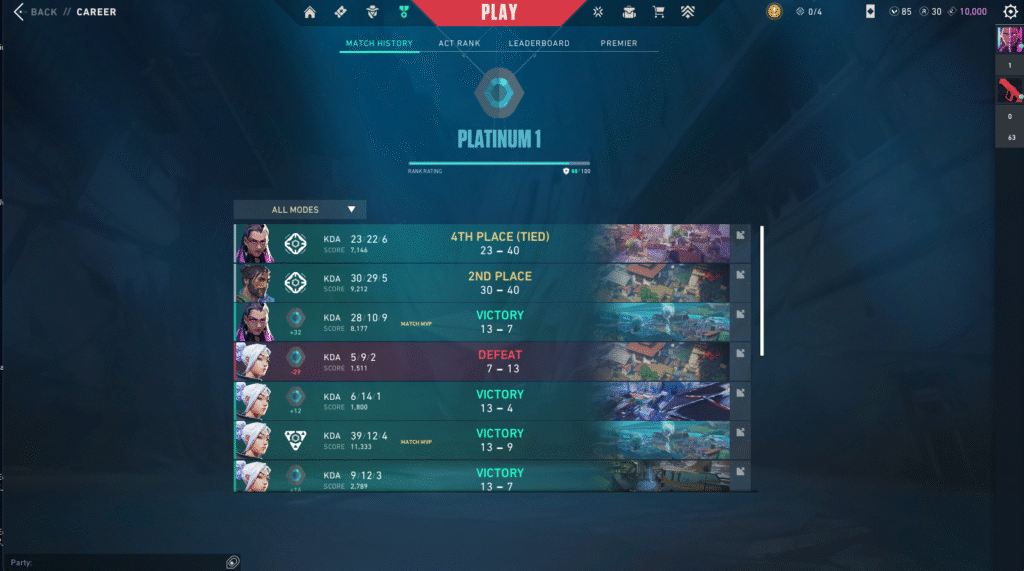Open the Settings gear

[x=1010, y=12]
